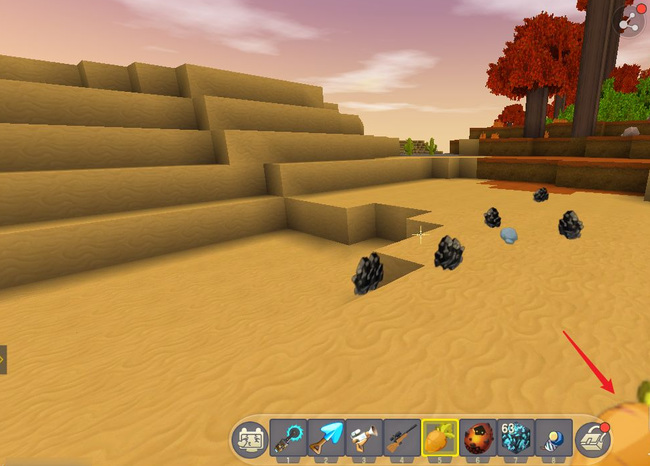Viewport: 650px width, 466px height.
Task: Choose the sniper rifle hotbar slot
Action: pos(401,438)
